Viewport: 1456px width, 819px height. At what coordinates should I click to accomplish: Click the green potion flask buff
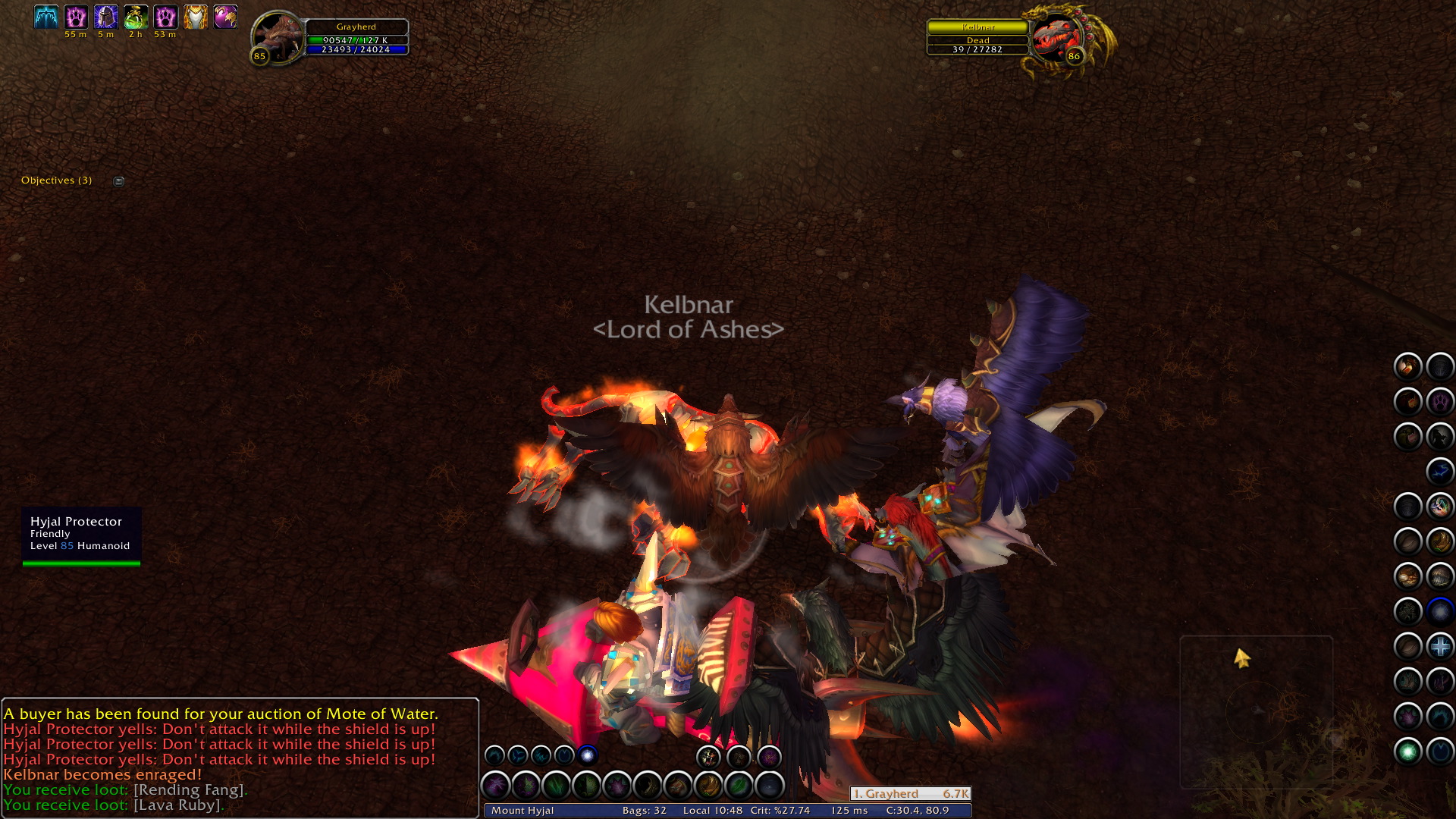136,17
